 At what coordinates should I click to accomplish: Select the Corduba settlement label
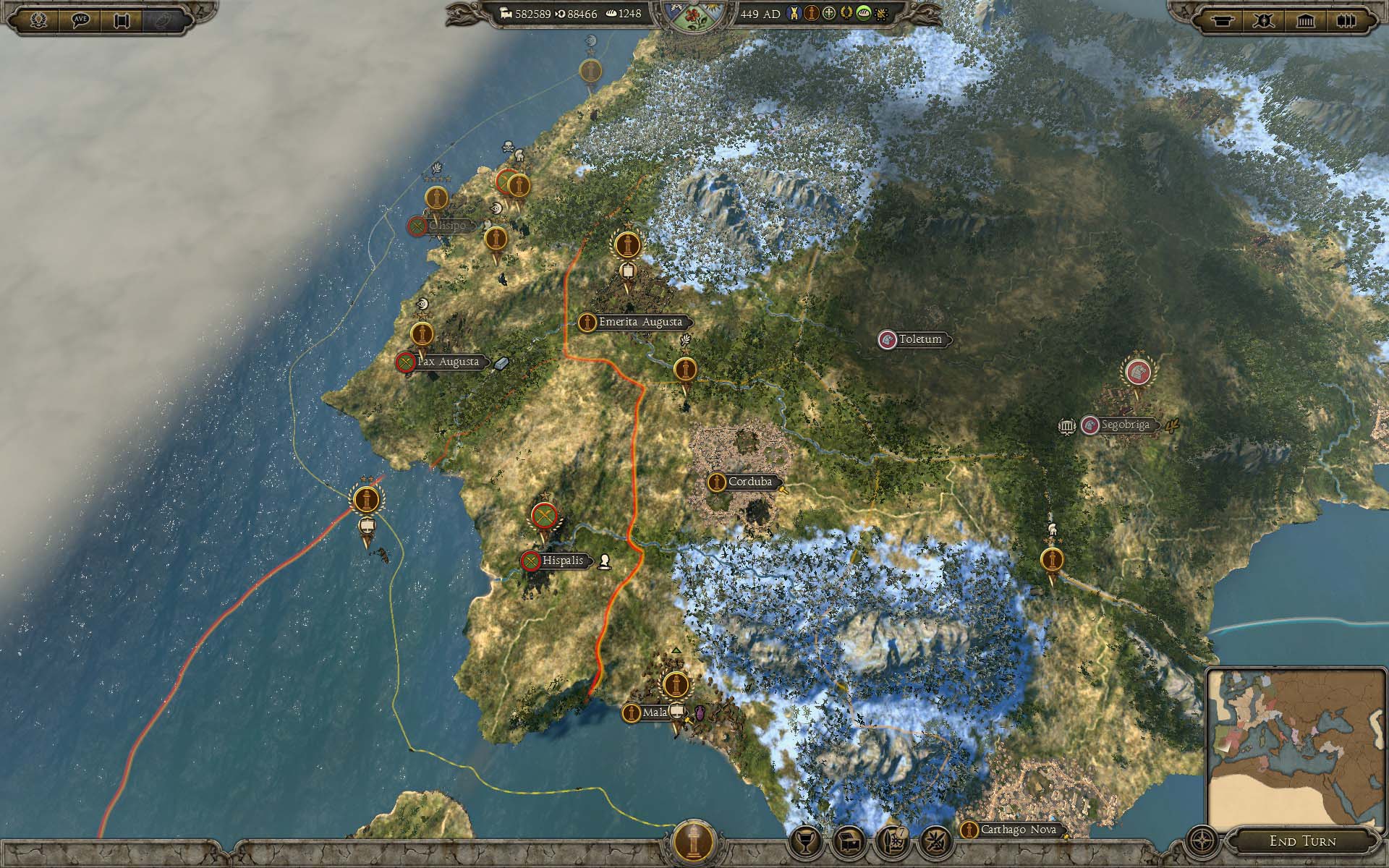749,482
